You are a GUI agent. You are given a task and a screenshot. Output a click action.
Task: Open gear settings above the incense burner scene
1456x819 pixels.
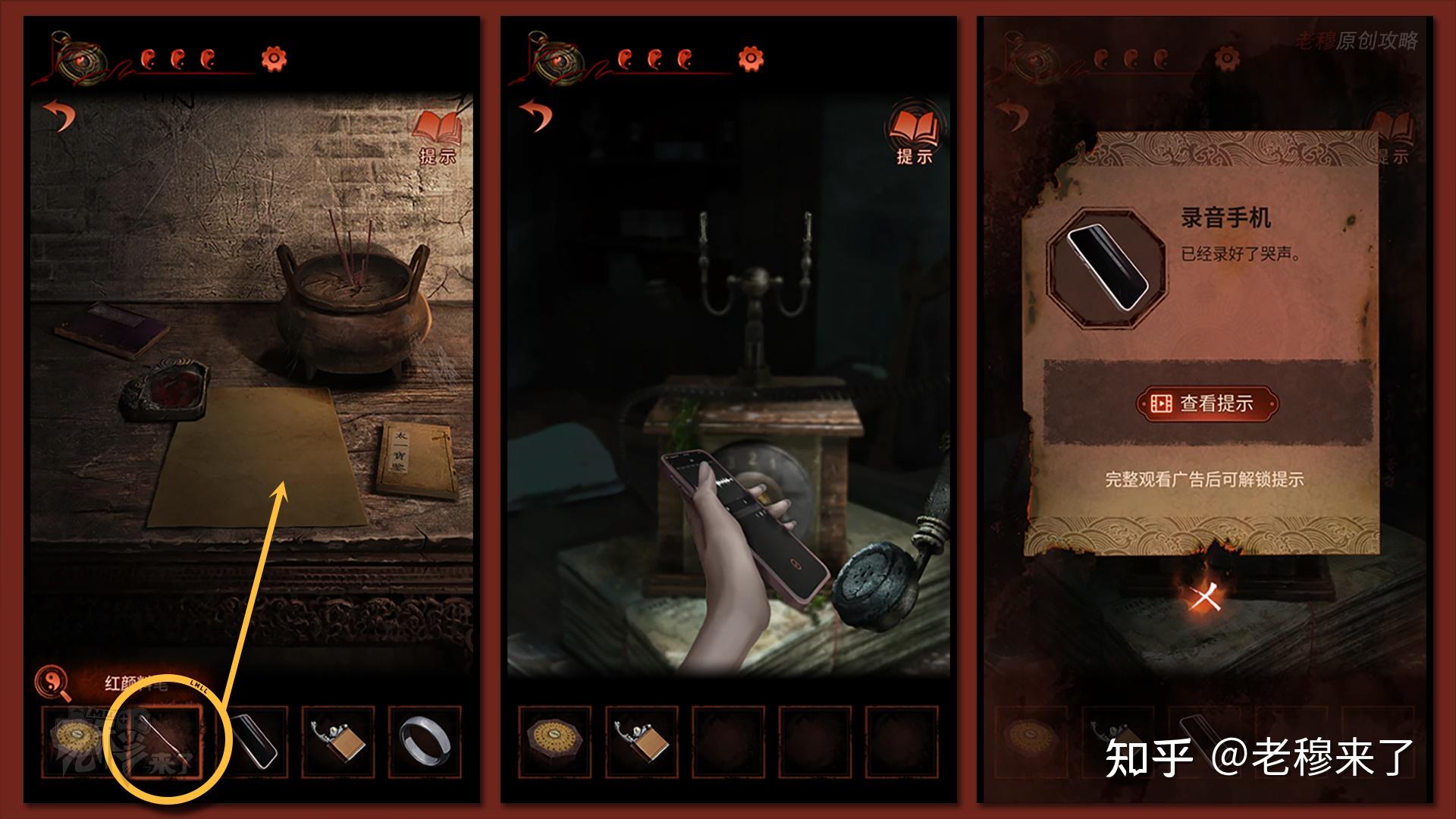tap(274, 58)
